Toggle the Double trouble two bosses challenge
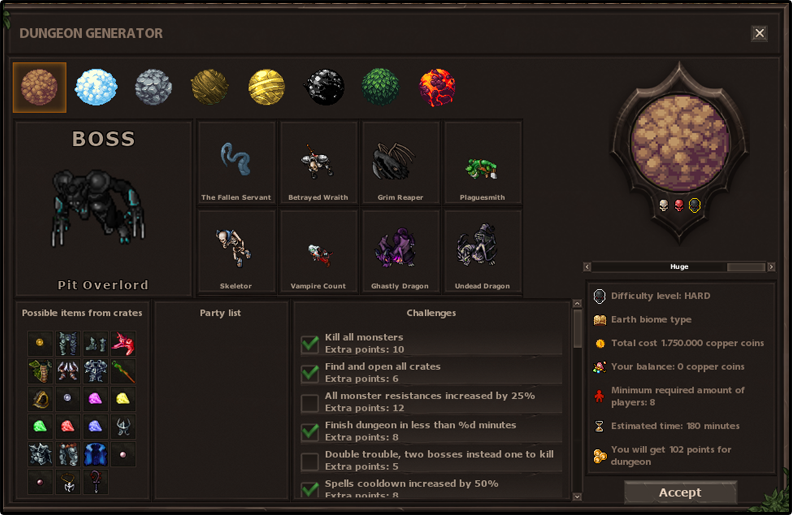The width and height of the screenshot is (792, 515). point(310,461)
